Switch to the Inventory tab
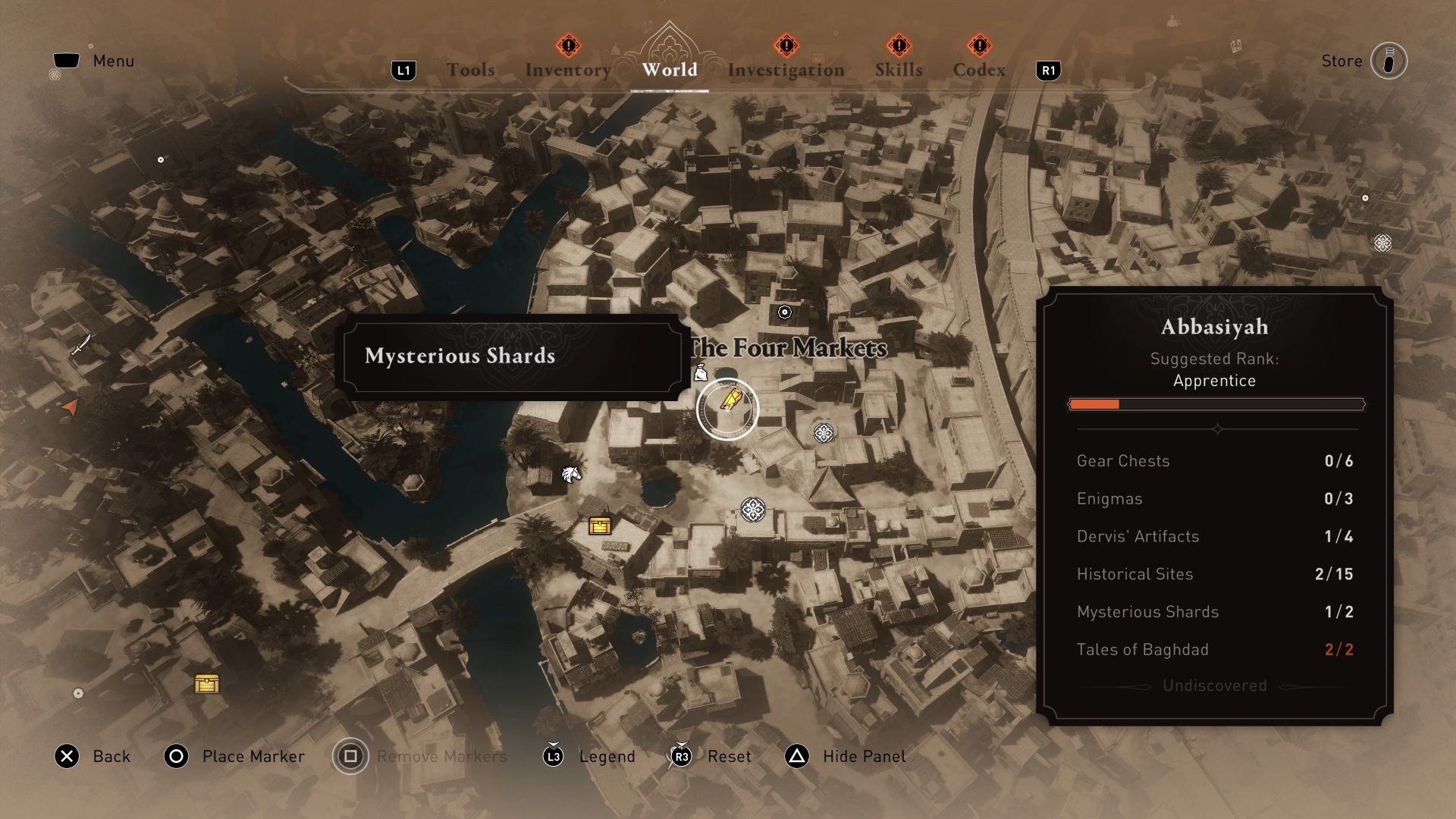Screen dimensions: 1456x819 [567, 69]
